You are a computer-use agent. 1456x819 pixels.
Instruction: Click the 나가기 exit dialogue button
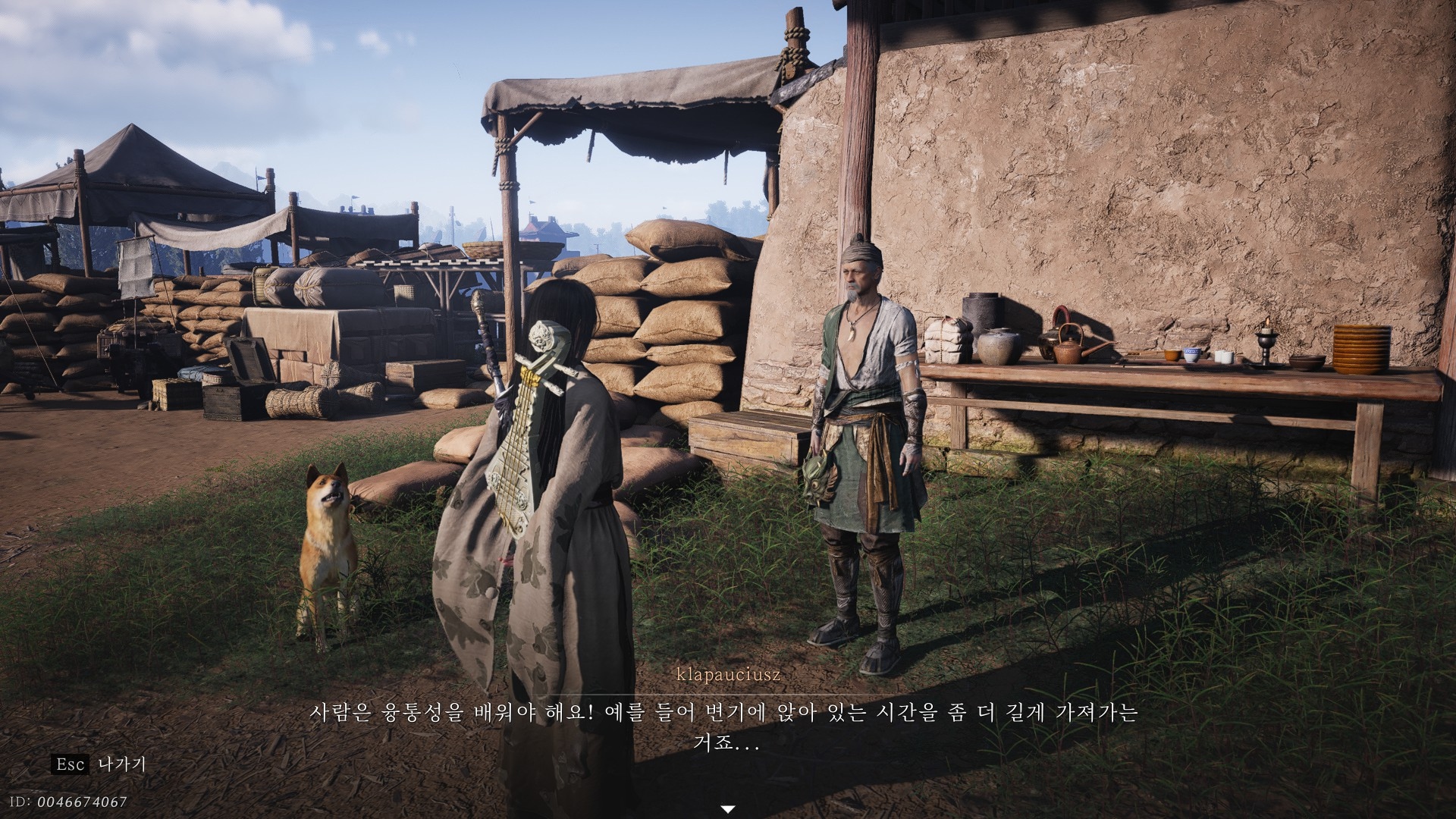click(121, 764)
